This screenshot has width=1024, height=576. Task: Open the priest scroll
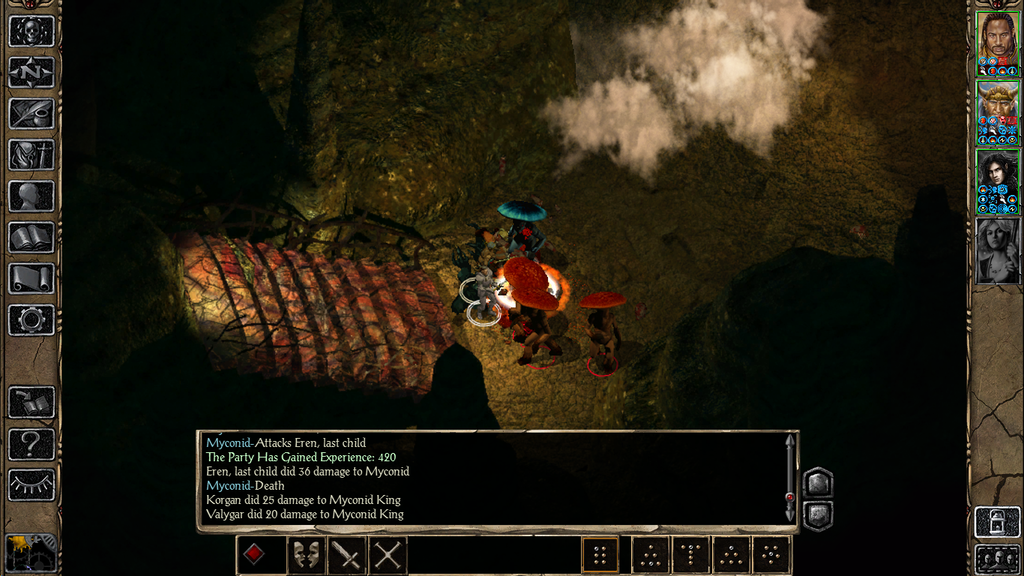coord(31,278)
